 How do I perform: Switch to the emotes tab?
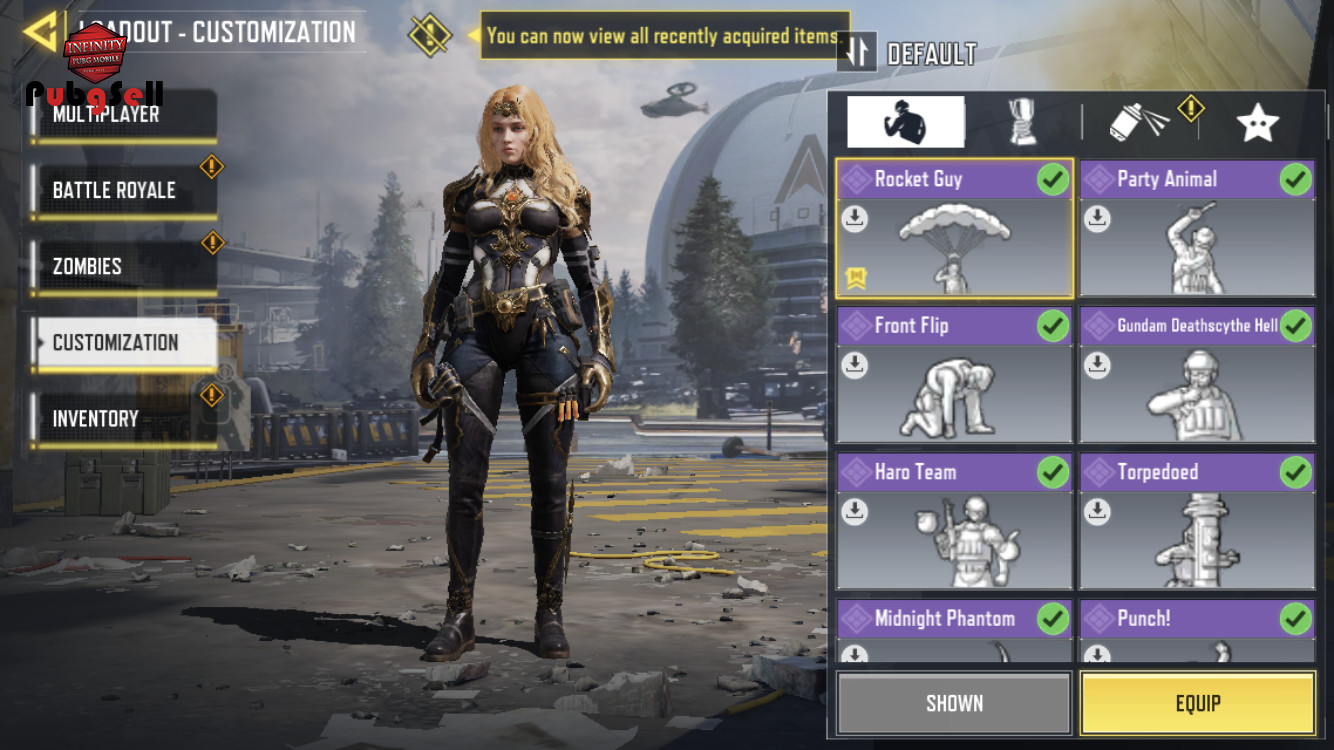(905, 123)
